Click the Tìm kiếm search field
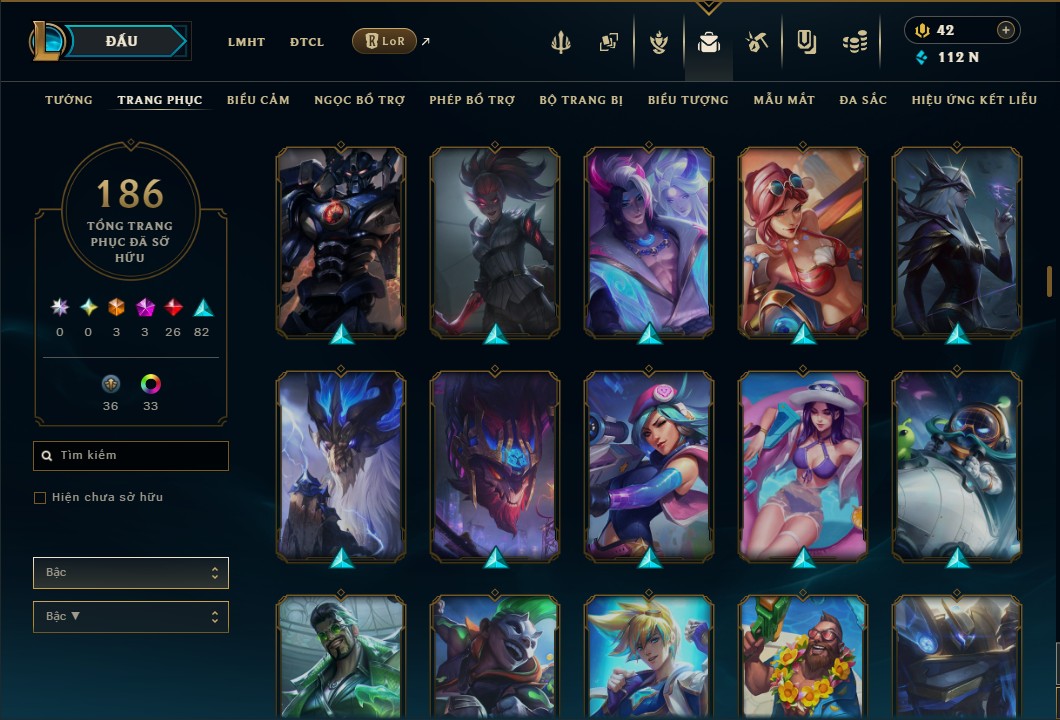This screenshot has width=1060, height=720. [x=131, y=456]
